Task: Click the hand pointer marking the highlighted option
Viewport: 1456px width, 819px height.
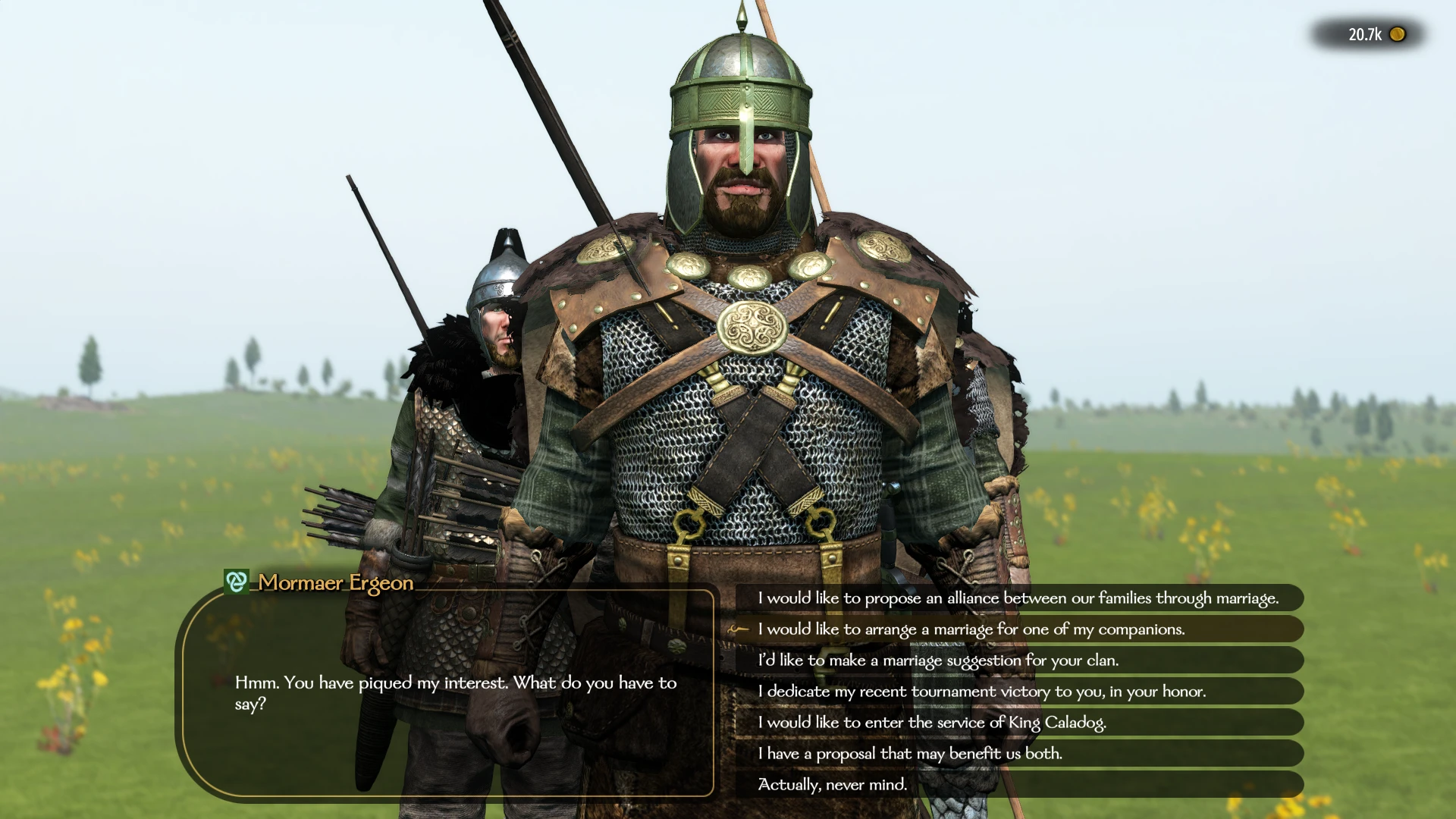Action: pyautogui.click(x=737, y=629)
